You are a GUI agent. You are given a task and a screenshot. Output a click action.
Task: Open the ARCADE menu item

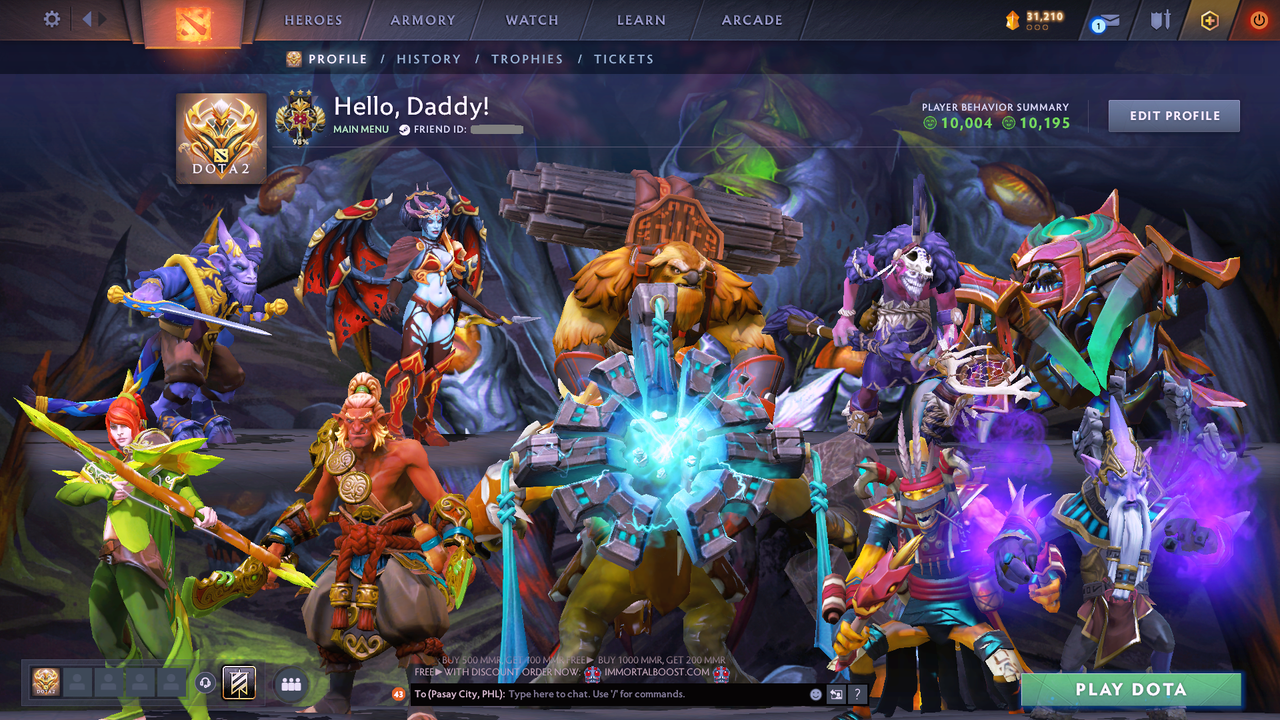(x=751, y=19)
